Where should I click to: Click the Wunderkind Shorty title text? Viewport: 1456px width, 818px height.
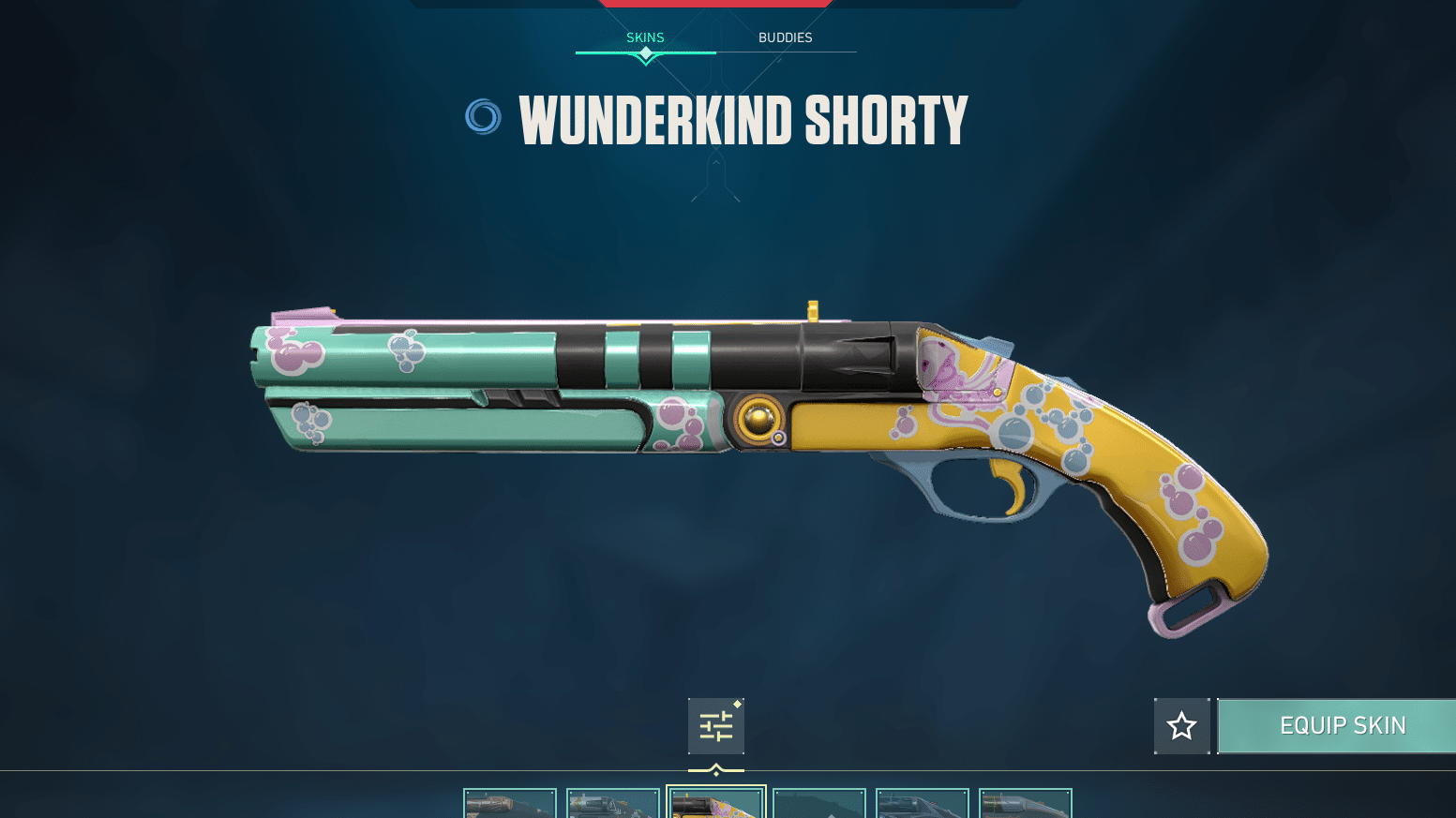point(743,119)
